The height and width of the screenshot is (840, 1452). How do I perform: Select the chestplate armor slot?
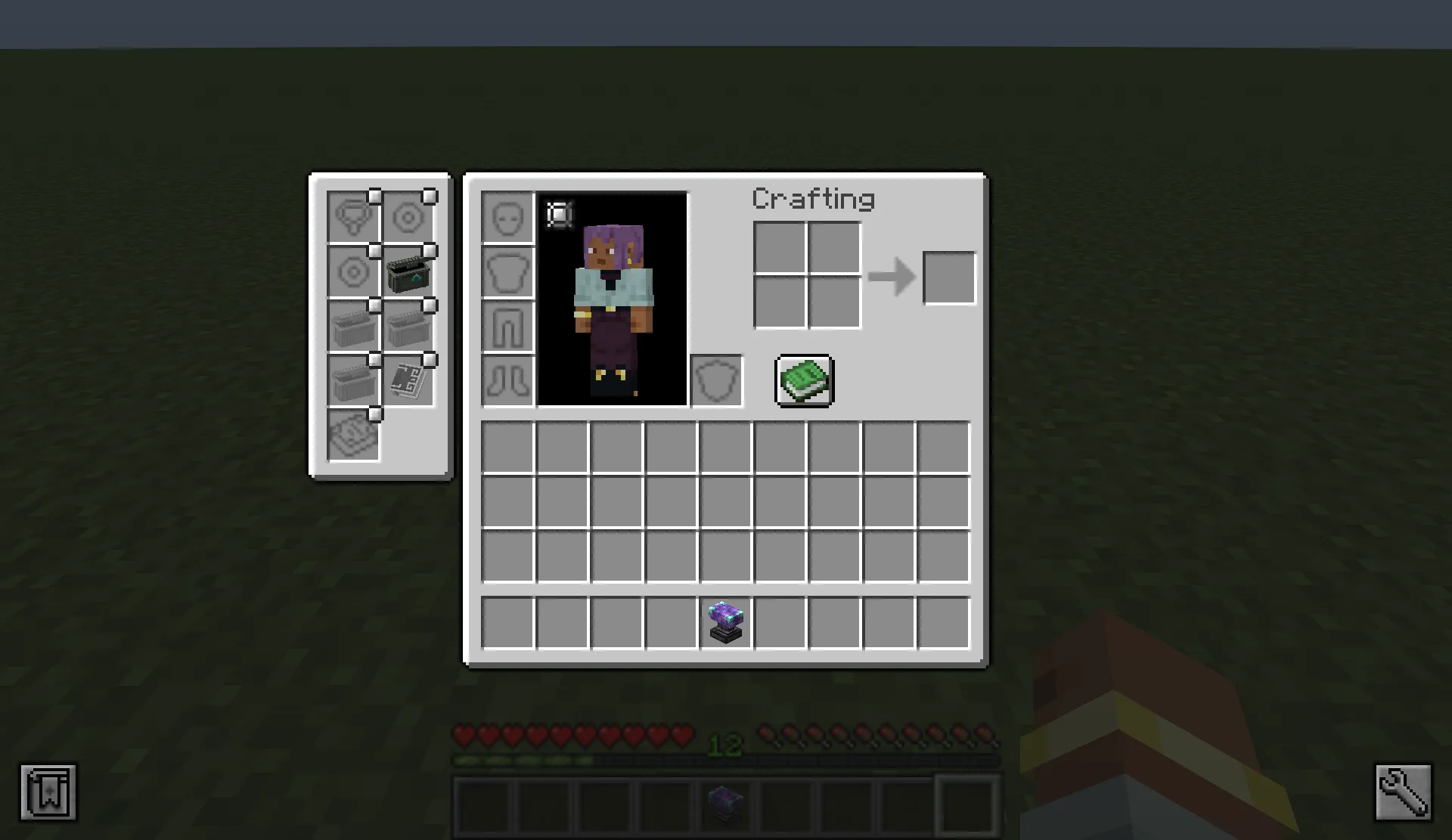507,272
